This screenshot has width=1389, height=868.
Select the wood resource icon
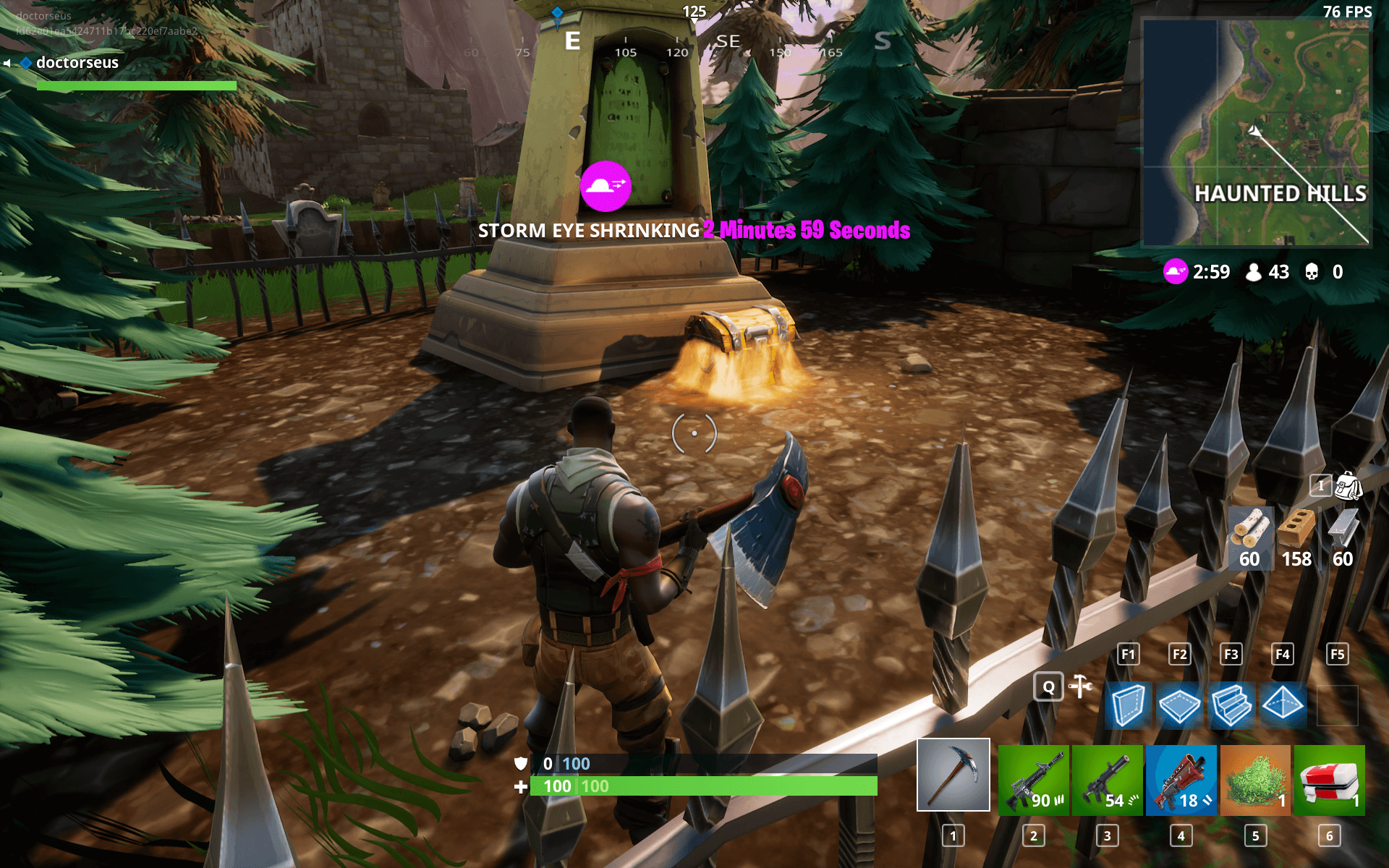[1250, 529]
